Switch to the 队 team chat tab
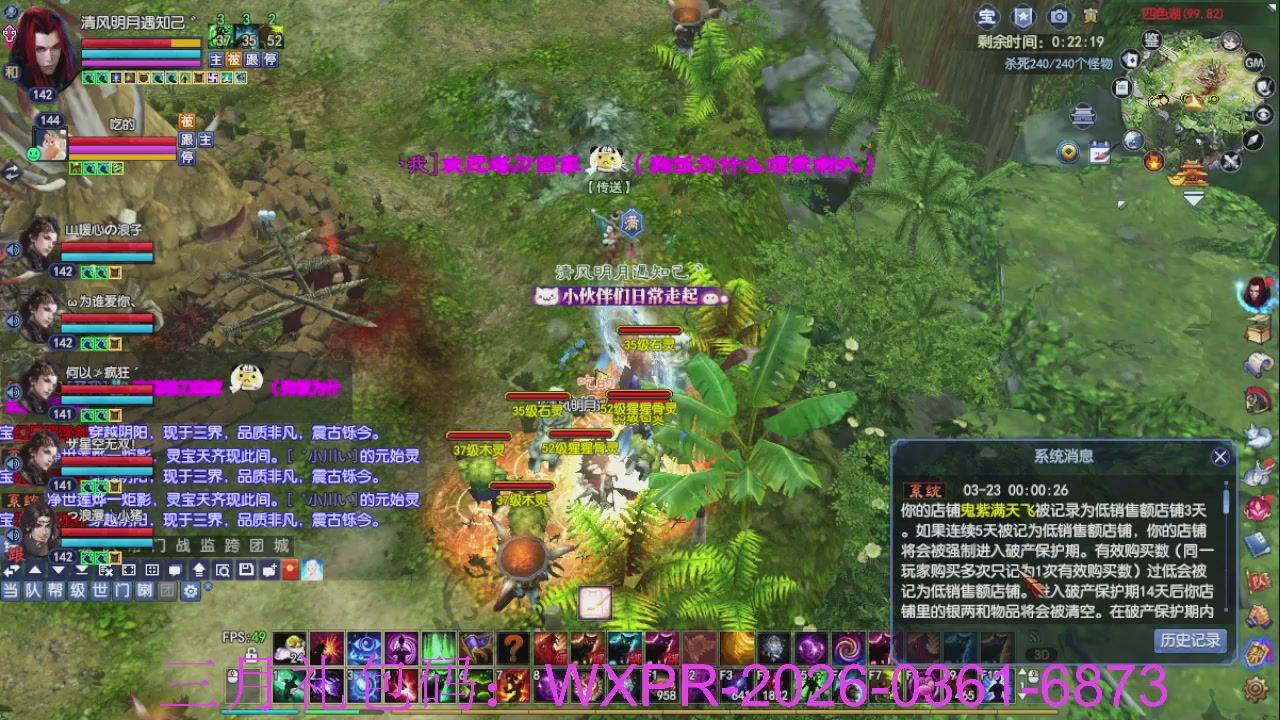The image size is (1280, 720). pyautogui.click(x=32, y=591)
